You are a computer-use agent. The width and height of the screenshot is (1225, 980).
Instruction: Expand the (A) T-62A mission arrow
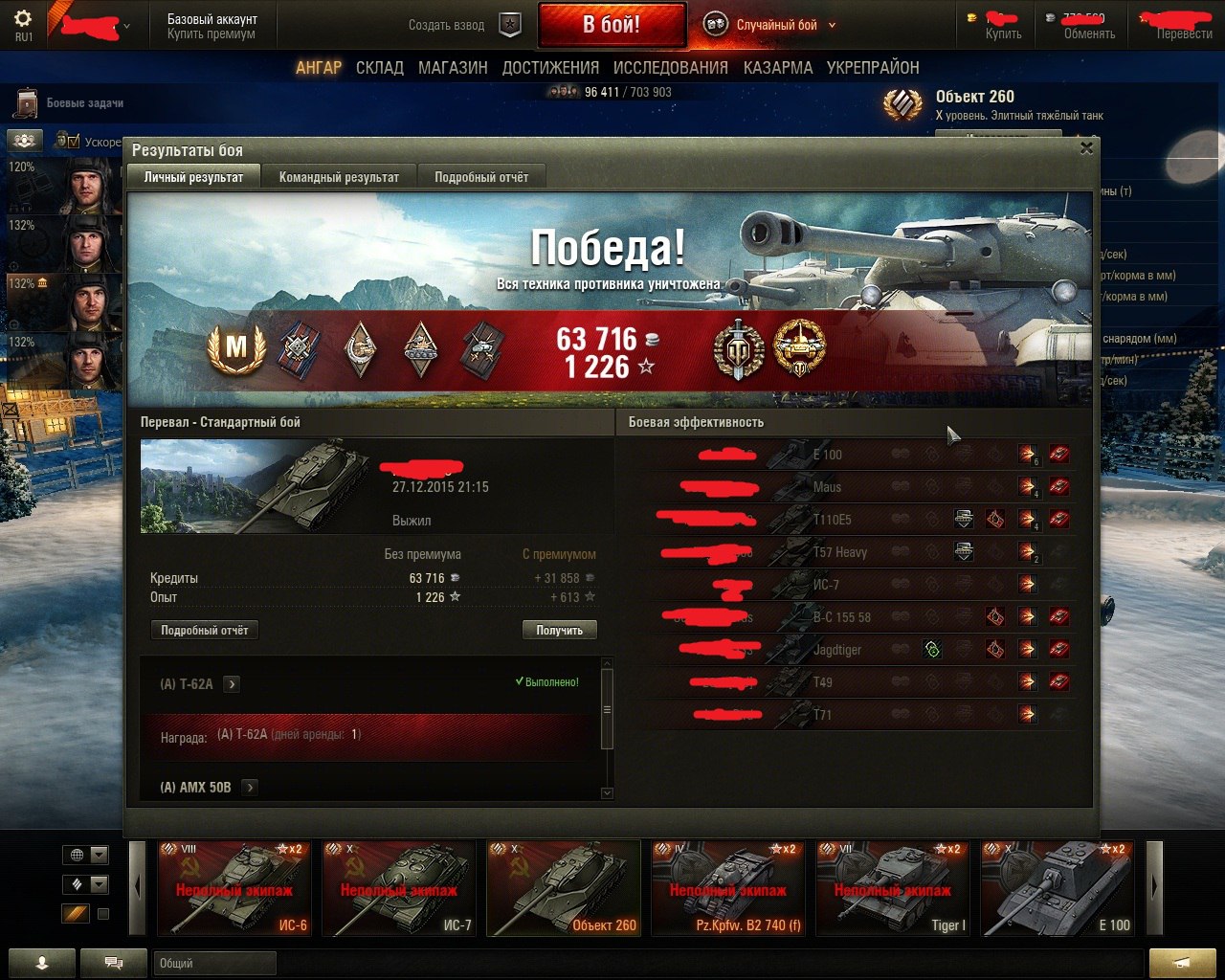(x=232, y=684)
